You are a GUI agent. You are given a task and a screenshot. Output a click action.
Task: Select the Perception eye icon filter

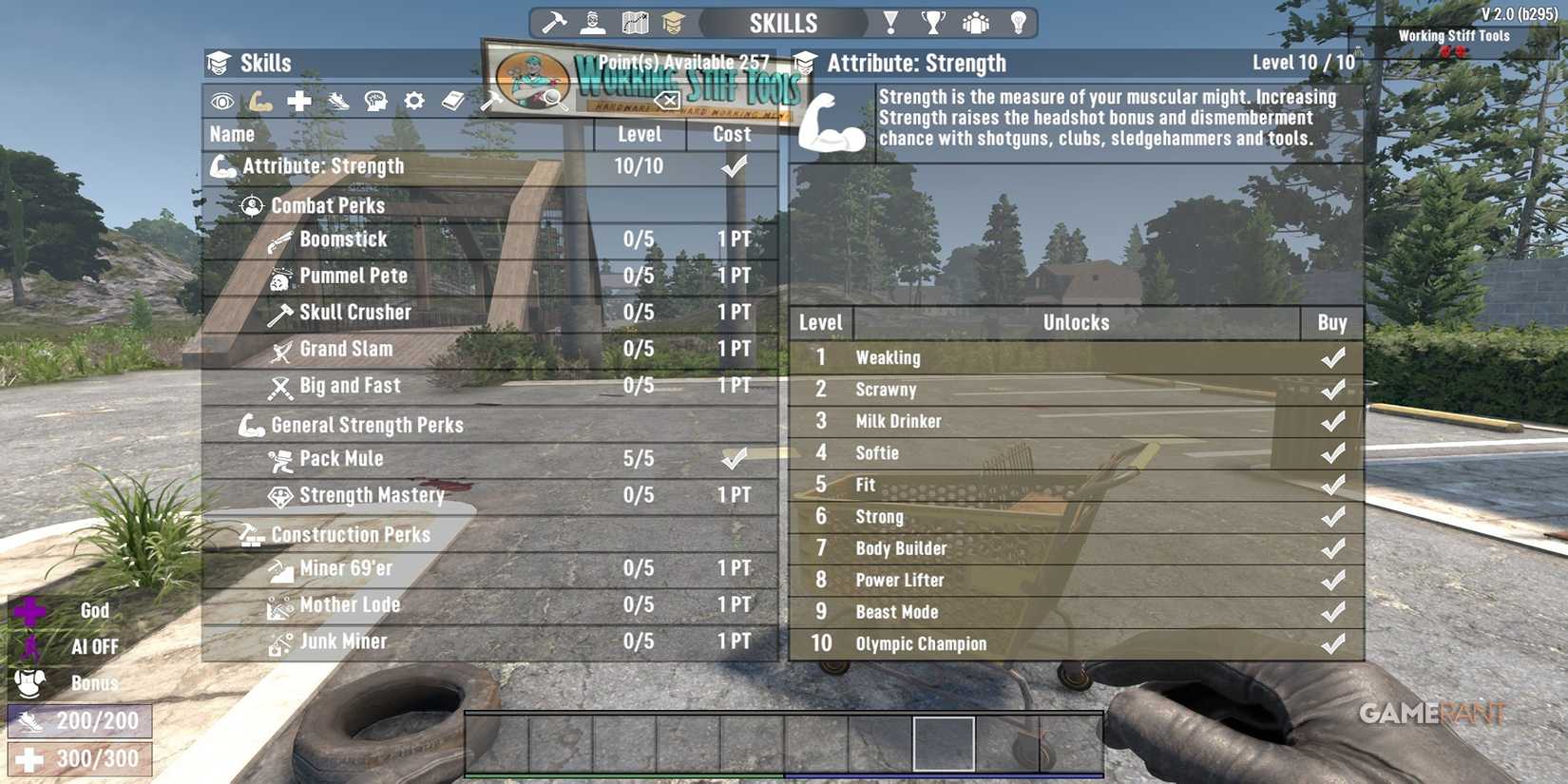(x=221, y=101)
